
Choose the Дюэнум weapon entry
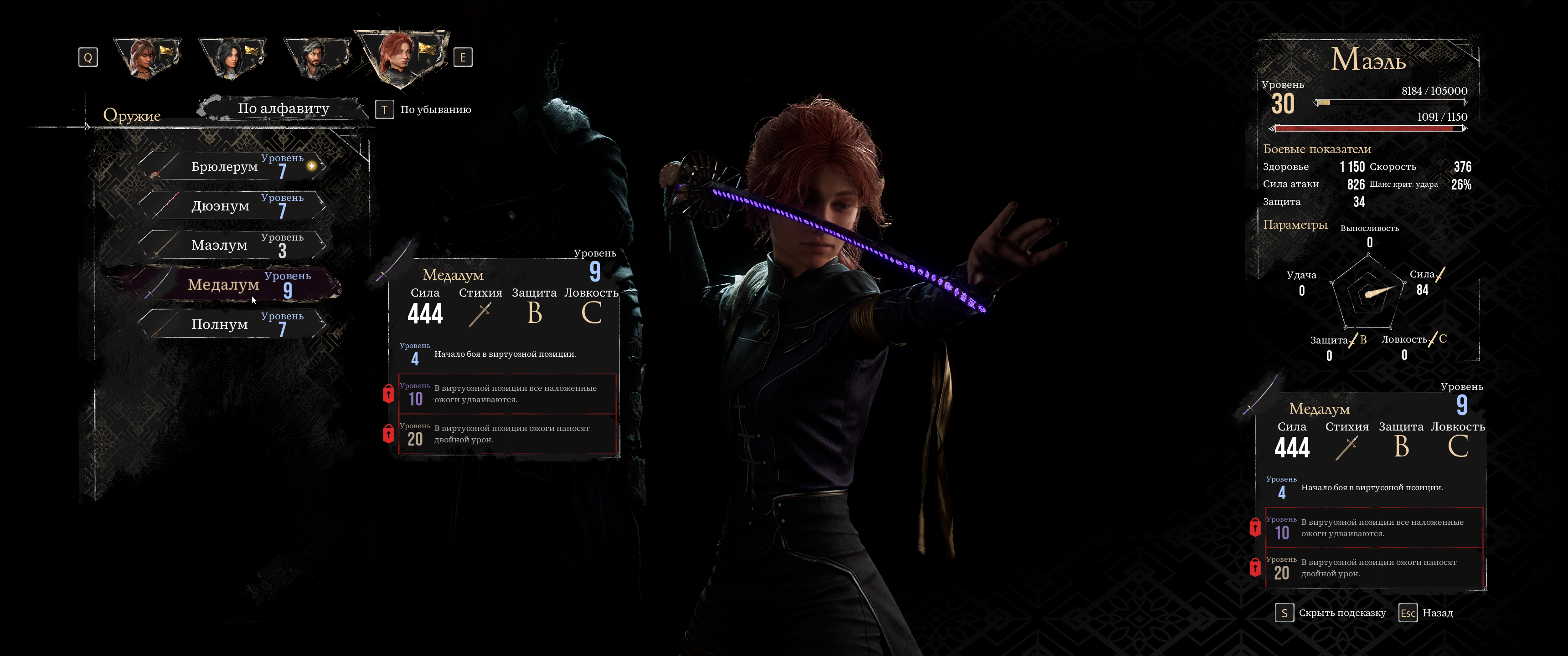tap(231, 206)
